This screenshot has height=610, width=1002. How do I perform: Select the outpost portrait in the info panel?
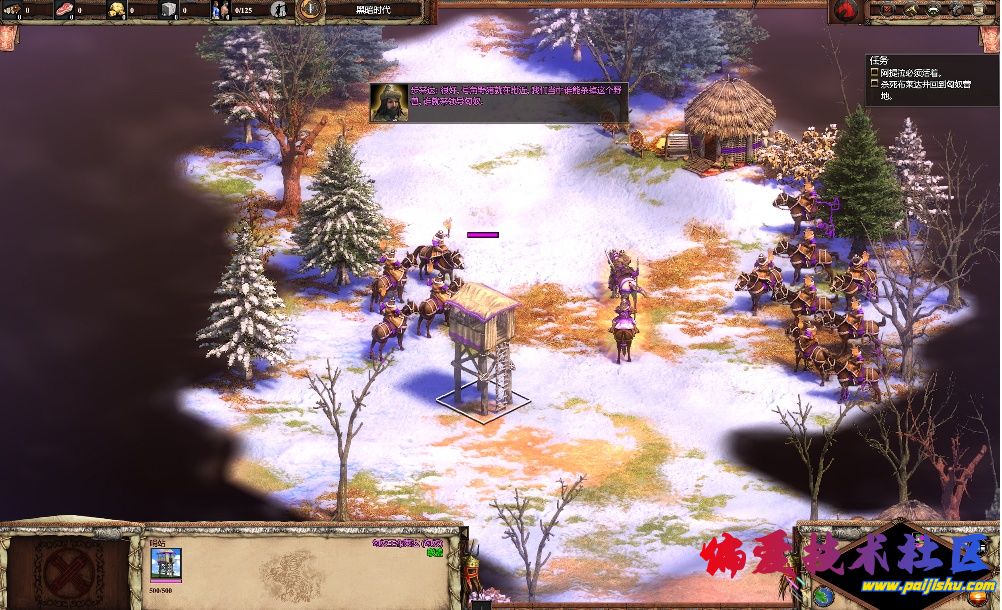coord(166,562)
